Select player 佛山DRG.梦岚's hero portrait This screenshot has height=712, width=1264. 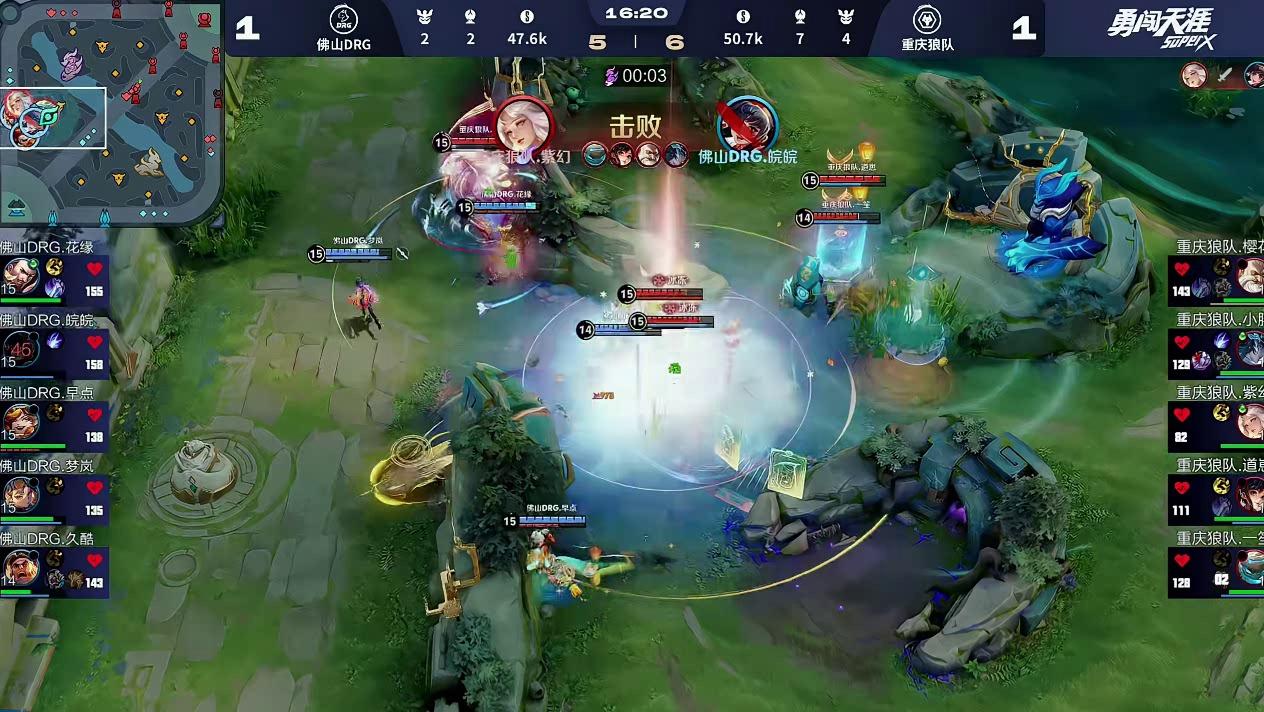point(20,494)
